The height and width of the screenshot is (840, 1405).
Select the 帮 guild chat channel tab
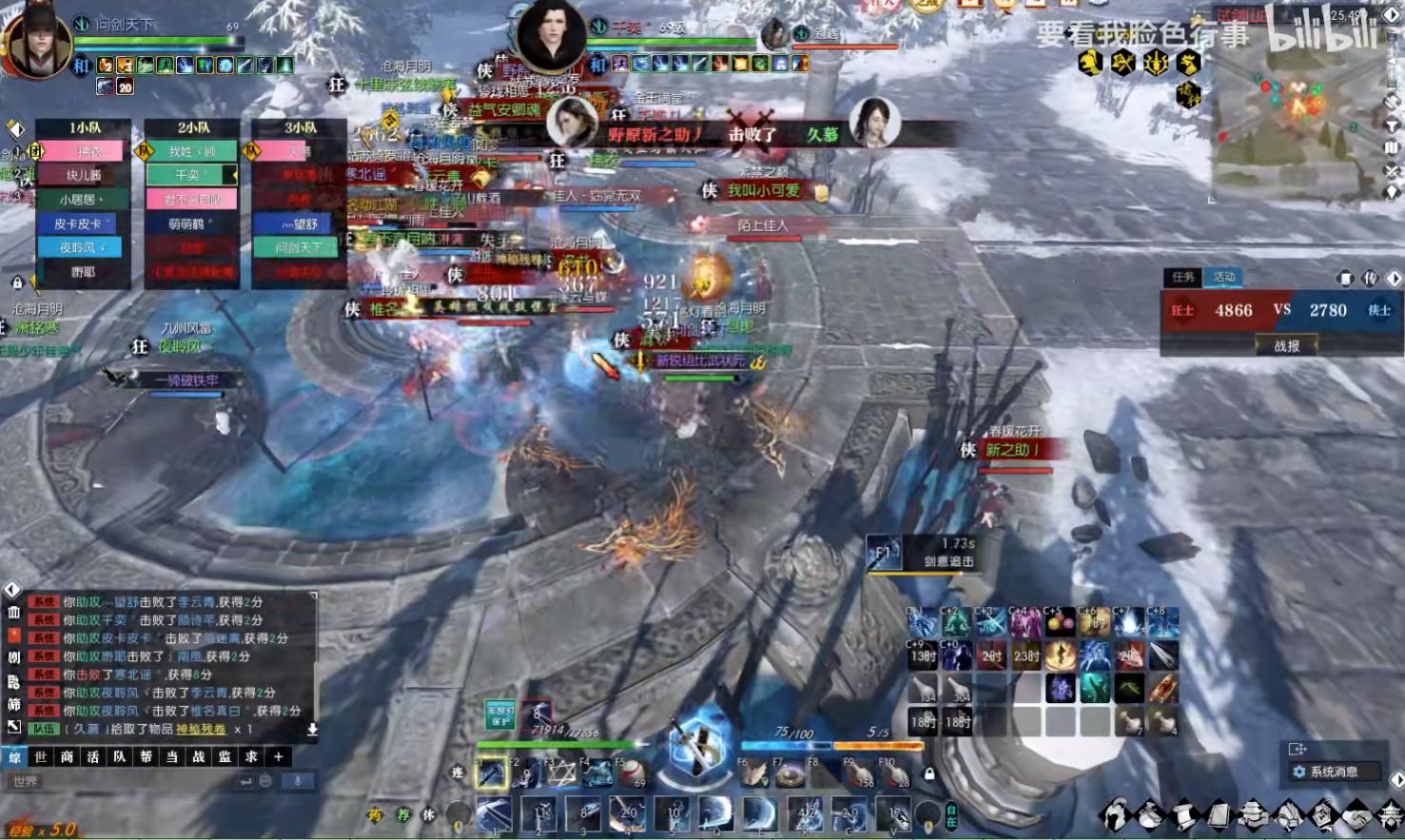pyautogui.click(x=146, y=757)
